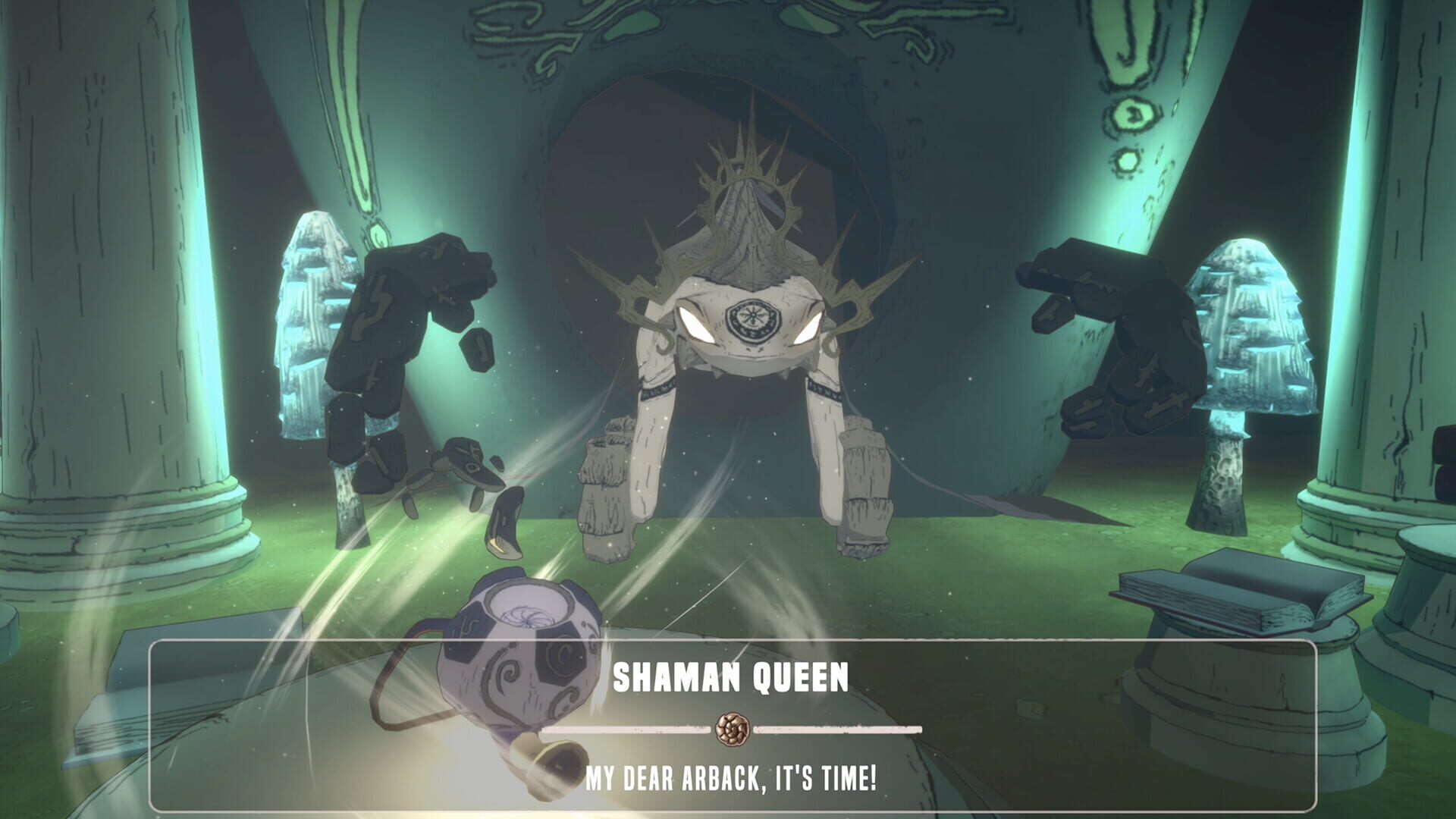Click the dialogue line reading MY DEAR ARBACK
This screenshot has width=1456, height=819.
pos(732,775)
